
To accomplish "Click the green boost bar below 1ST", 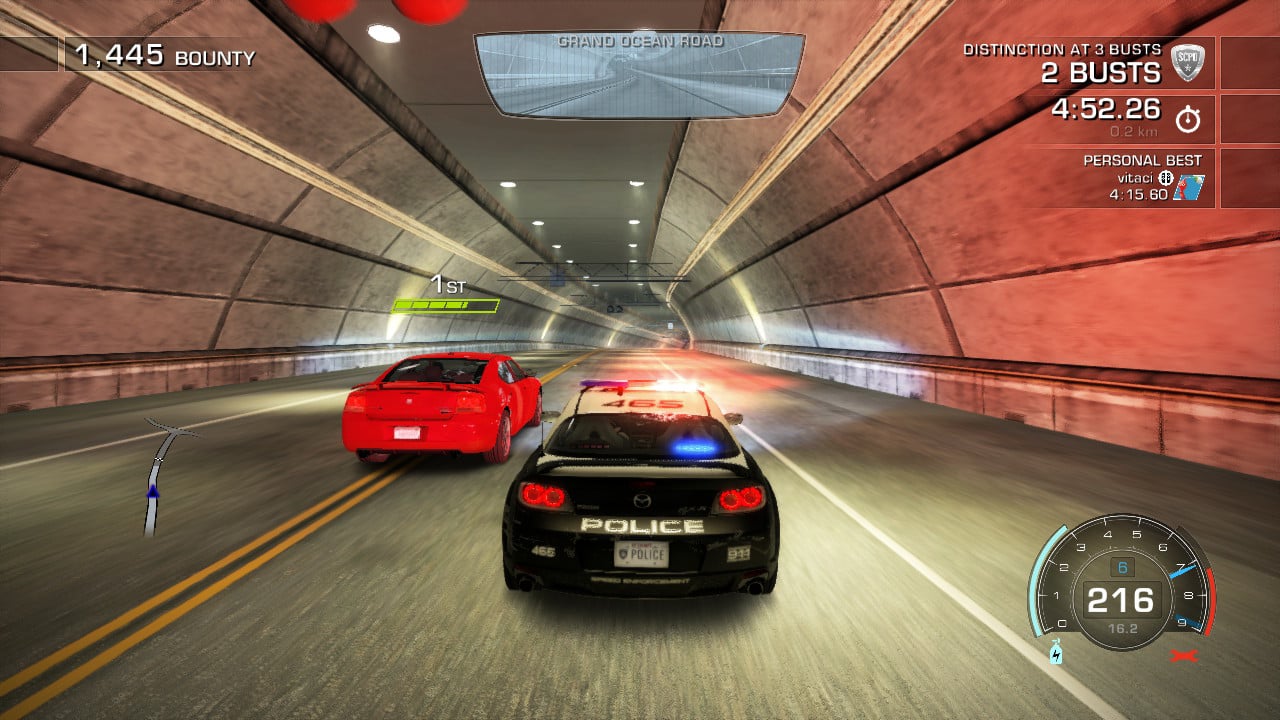I will coord(445,306).
